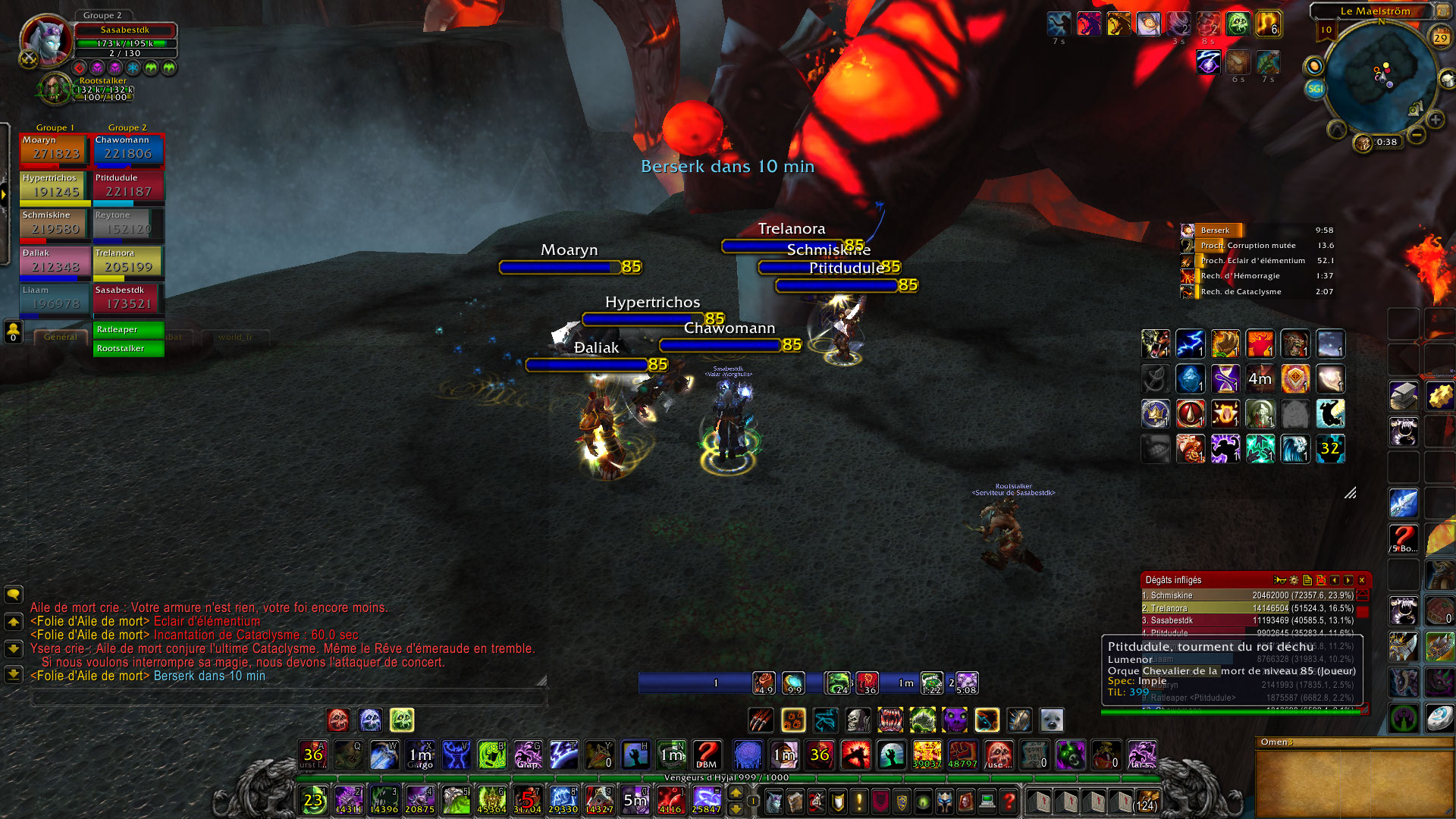Close the Dégâts infligés damage meter
The width and height of the screenshot is (1456, 819).
coord(1362,580)
